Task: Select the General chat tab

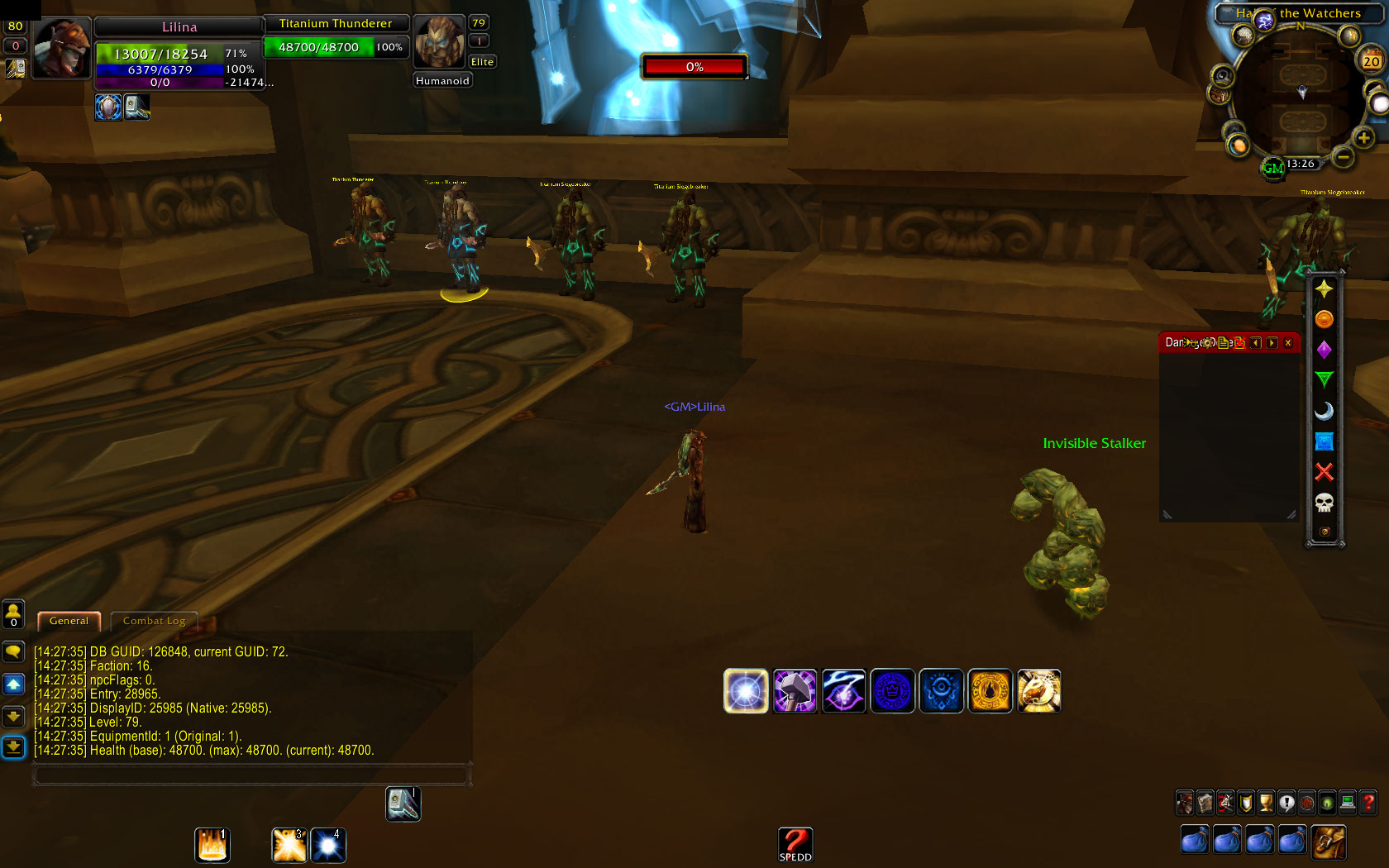Action: [69, 621]
